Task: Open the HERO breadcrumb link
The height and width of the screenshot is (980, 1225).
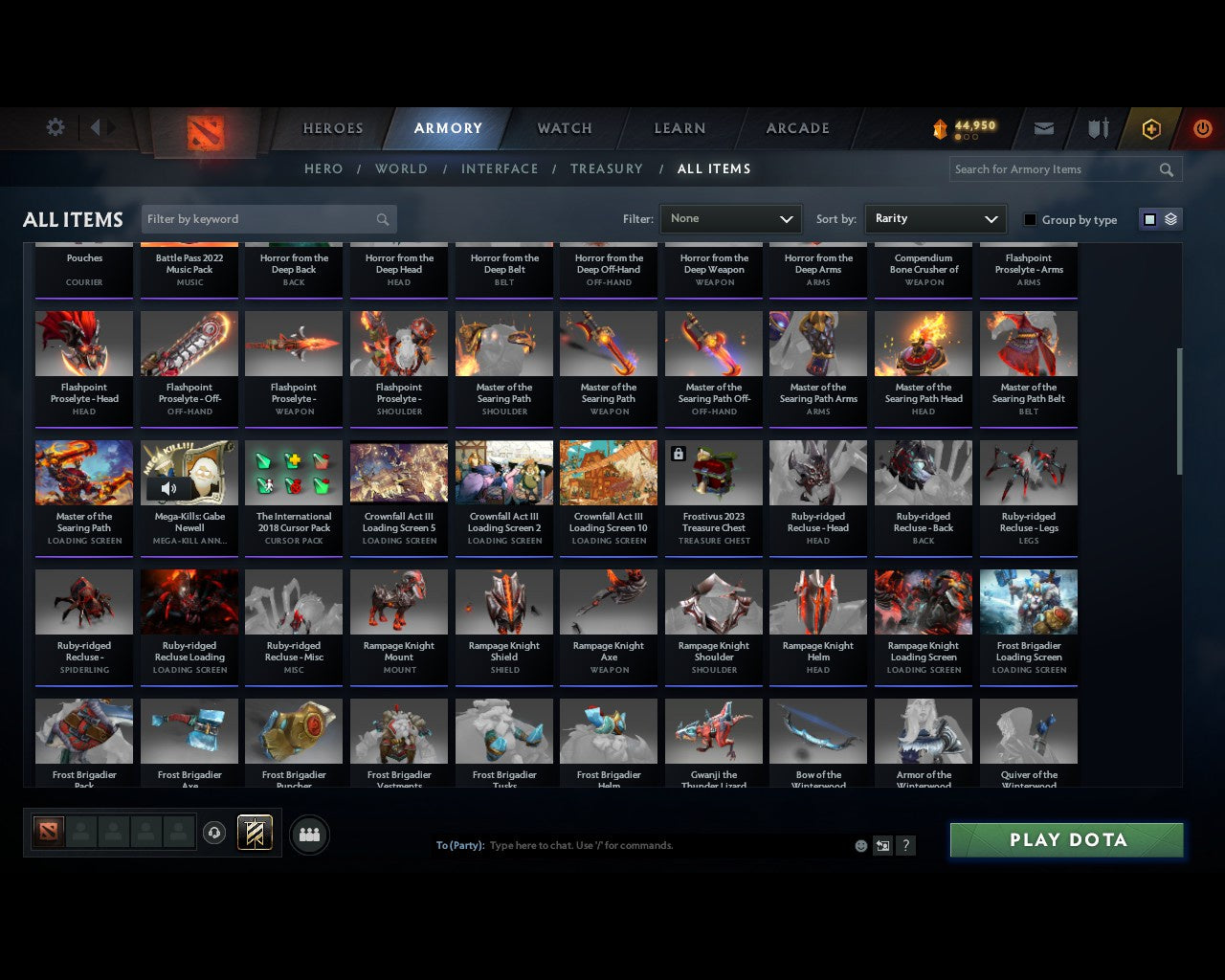Action: pyautogui.click(x=323, y=168)
